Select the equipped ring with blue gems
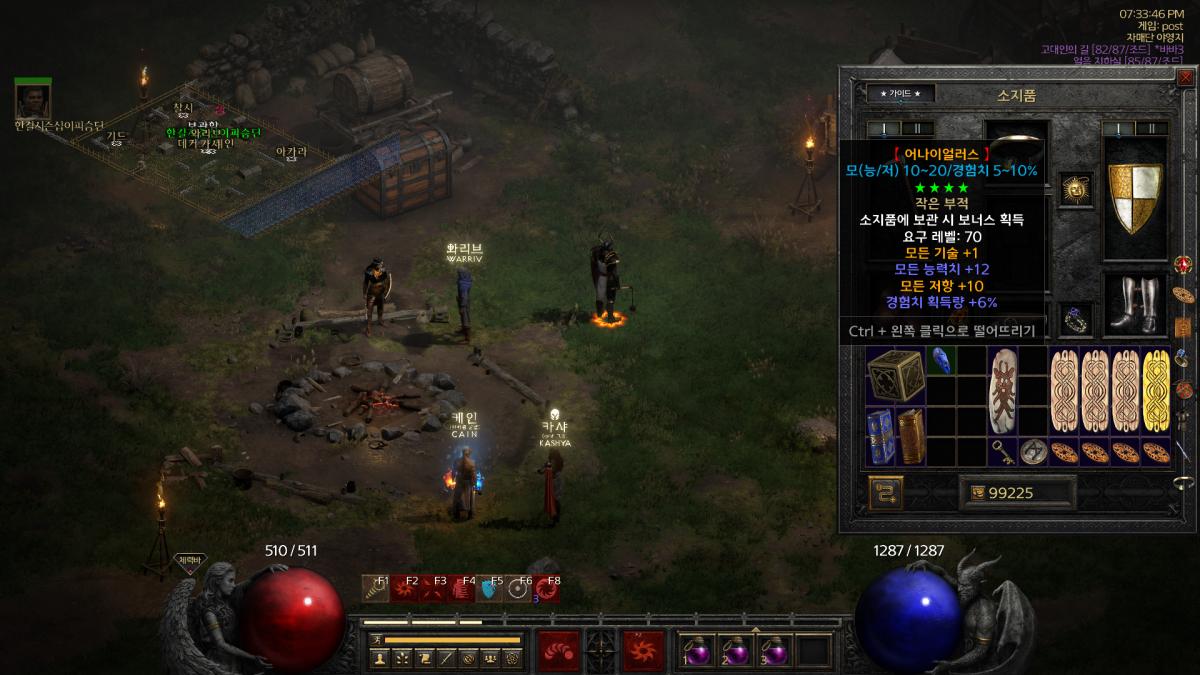The width and height of the screenshot is (1200, 675). click(x=1075, y=320)
